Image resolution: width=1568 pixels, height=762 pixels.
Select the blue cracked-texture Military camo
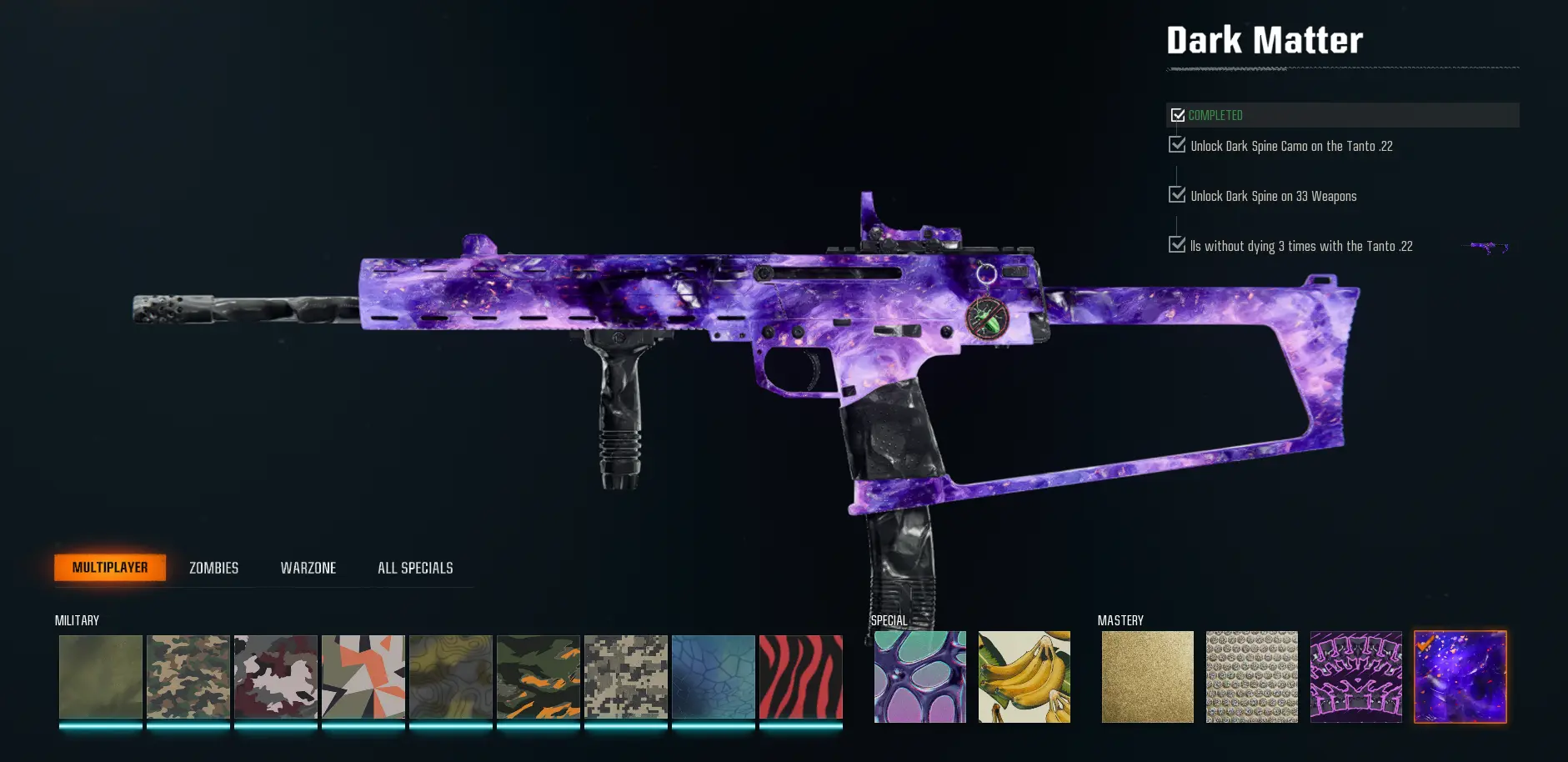coord(714,677)
